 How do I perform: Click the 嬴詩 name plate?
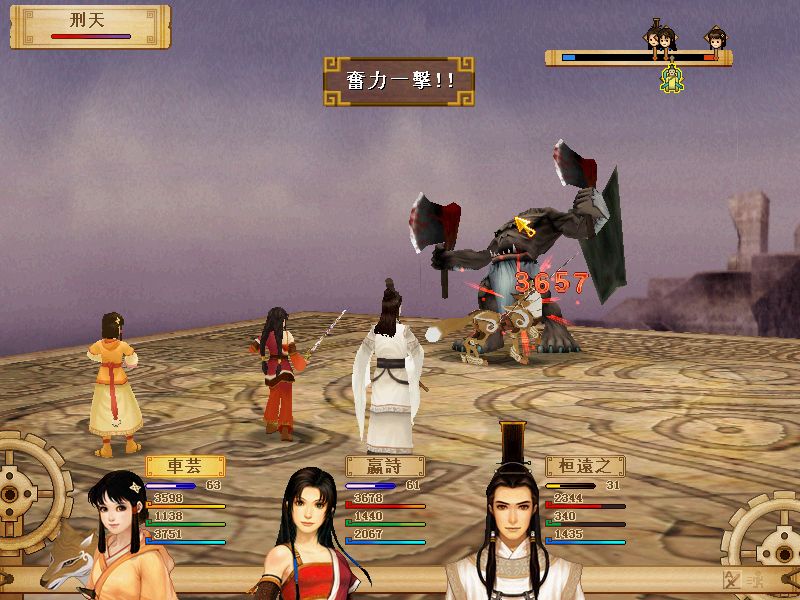(385, 466)
